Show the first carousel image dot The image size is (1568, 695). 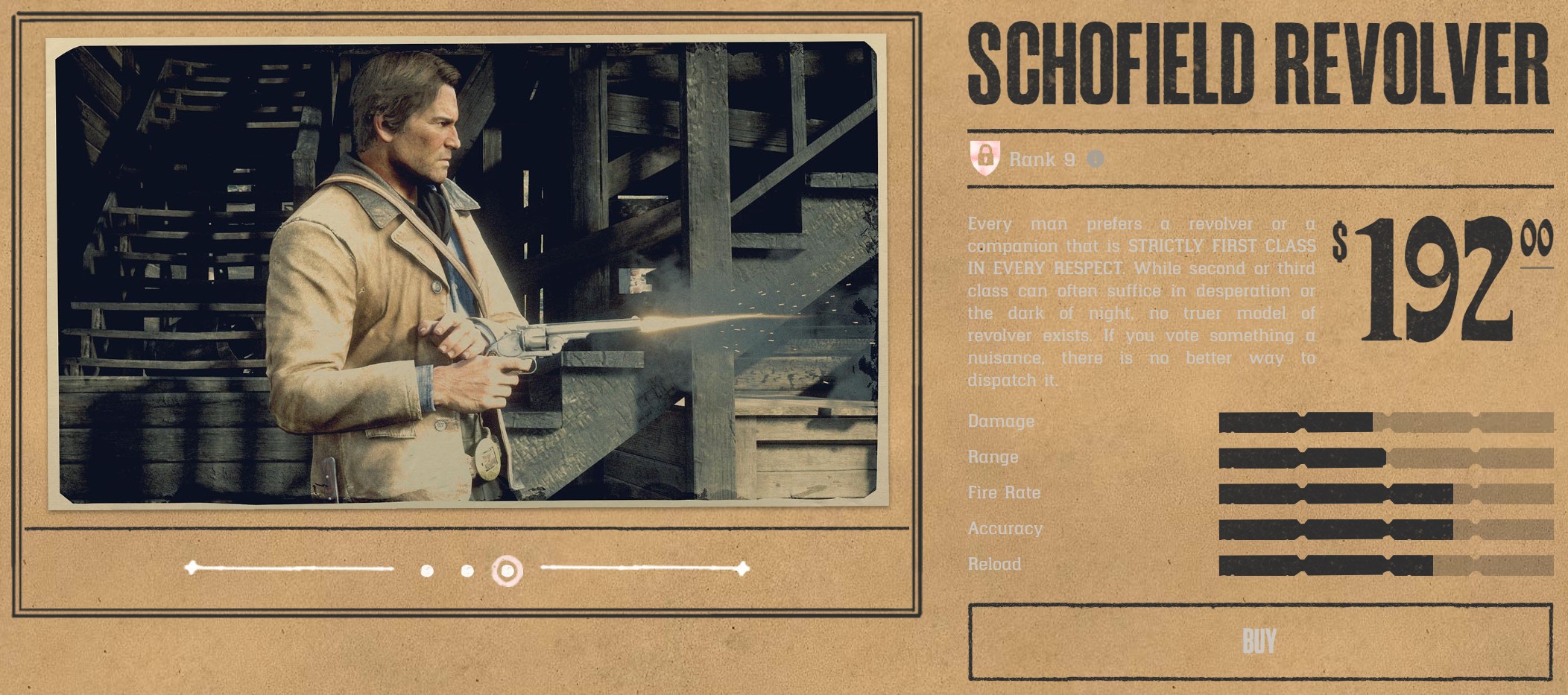(427, 571)
